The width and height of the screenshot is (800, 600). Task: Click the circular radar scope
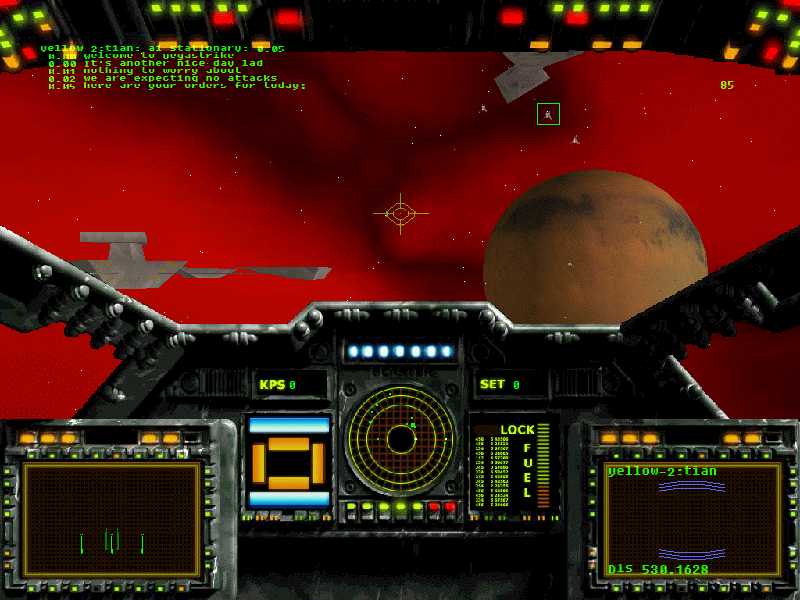point(399,439)
